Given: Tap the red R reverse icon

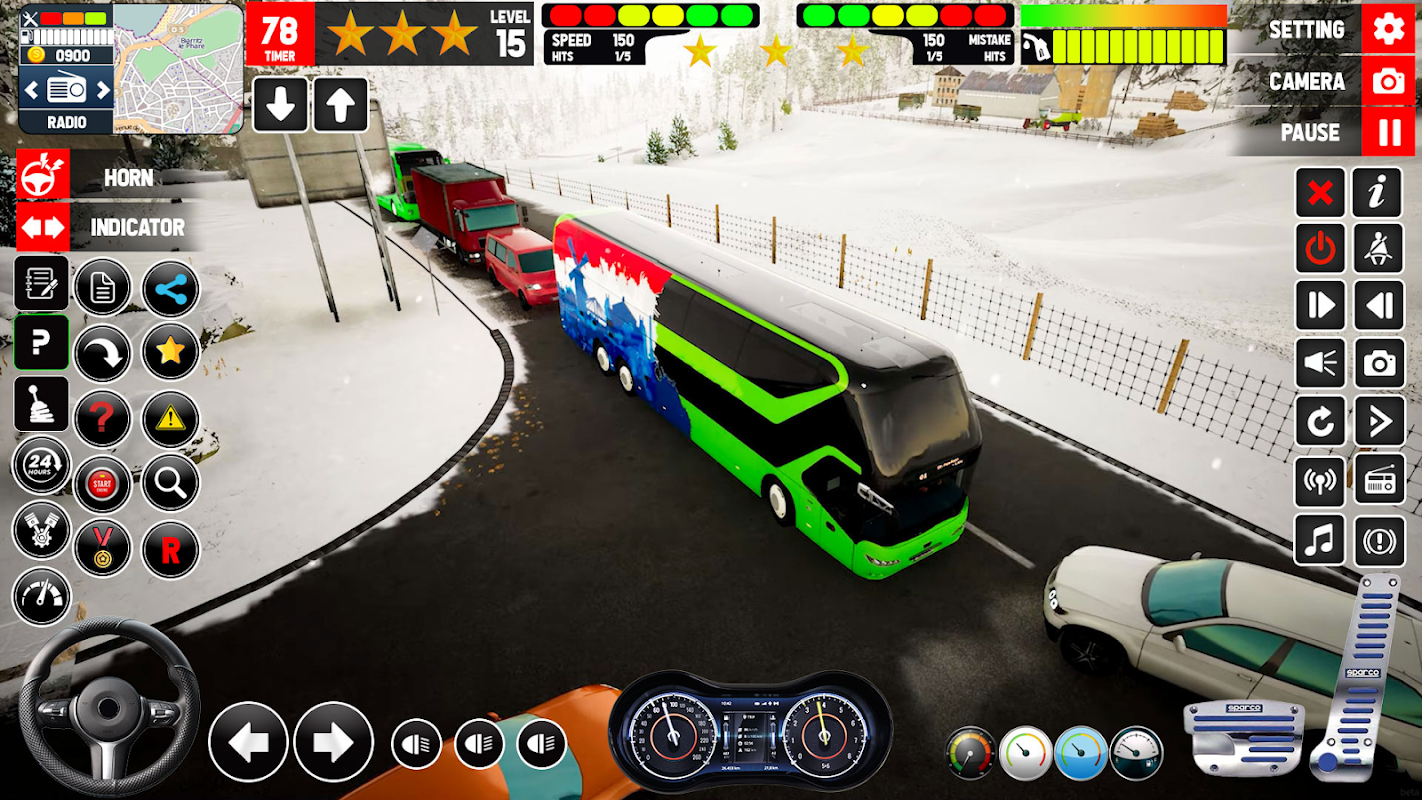Looking at the screenshot, I should coord(171,549).
